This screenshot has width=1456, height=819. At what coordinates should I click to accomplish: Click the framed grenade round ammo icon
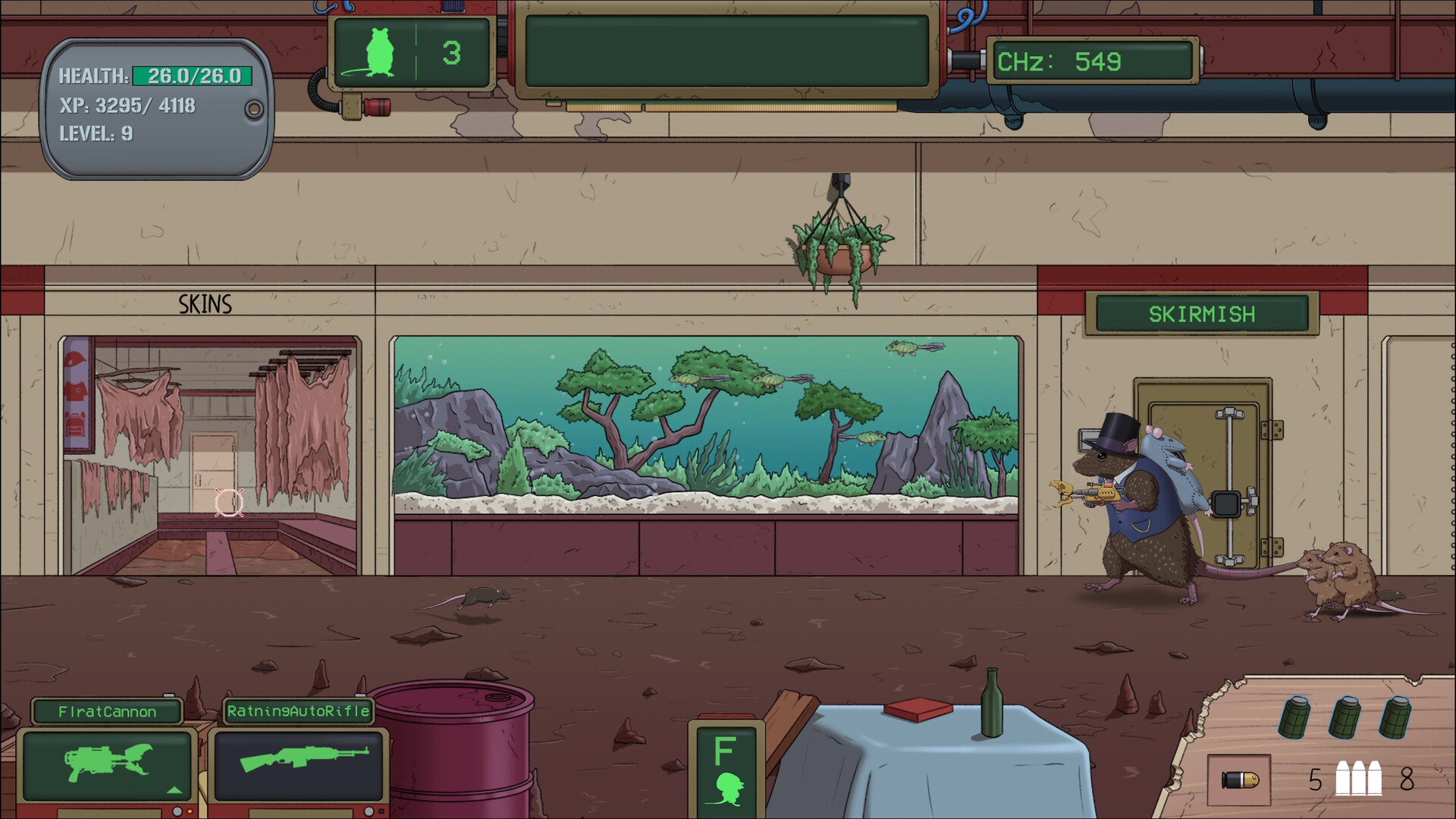1240,780
